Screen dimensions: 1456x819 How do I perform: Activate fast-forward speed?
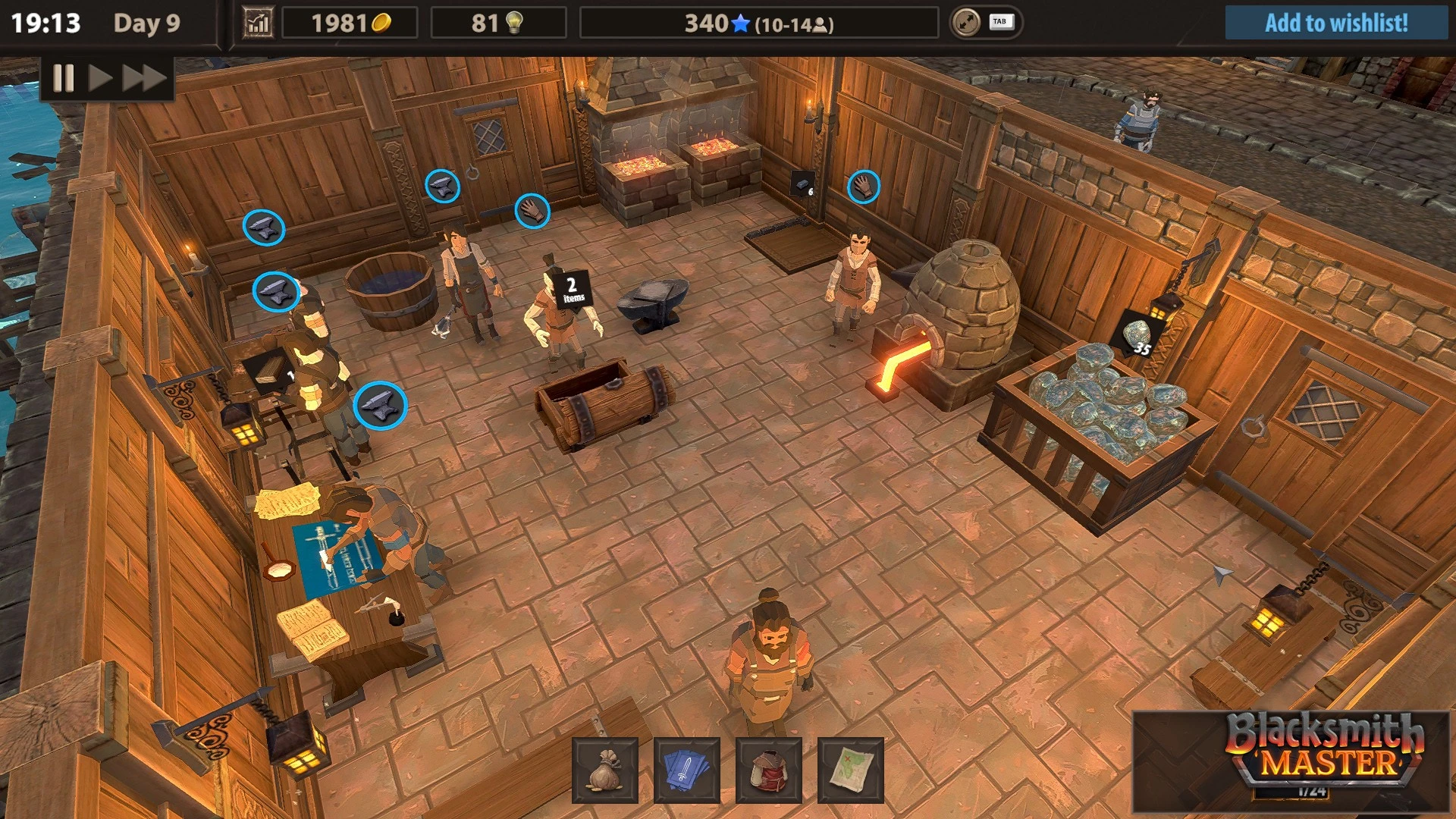pos(144,78)
